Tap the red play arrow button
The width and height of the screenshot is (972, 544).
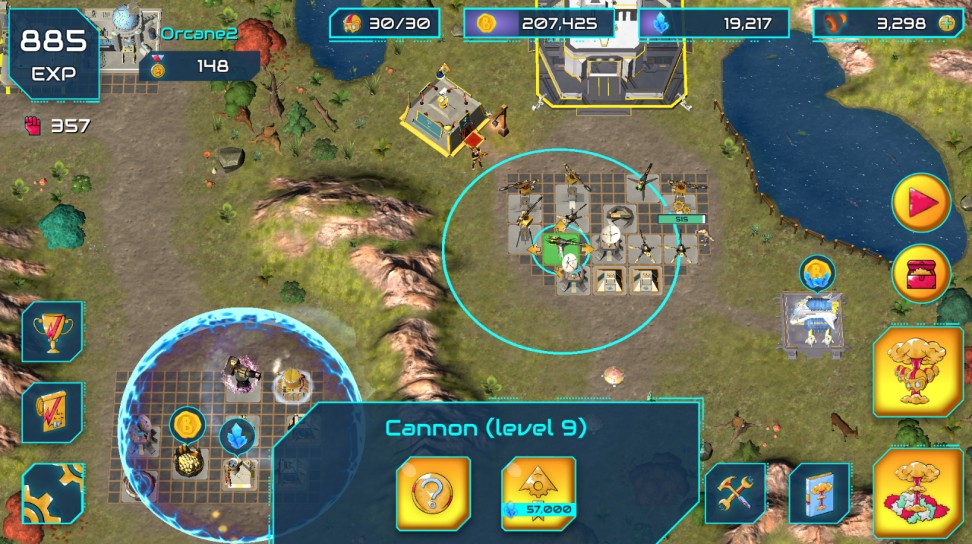tap(921, 204)
